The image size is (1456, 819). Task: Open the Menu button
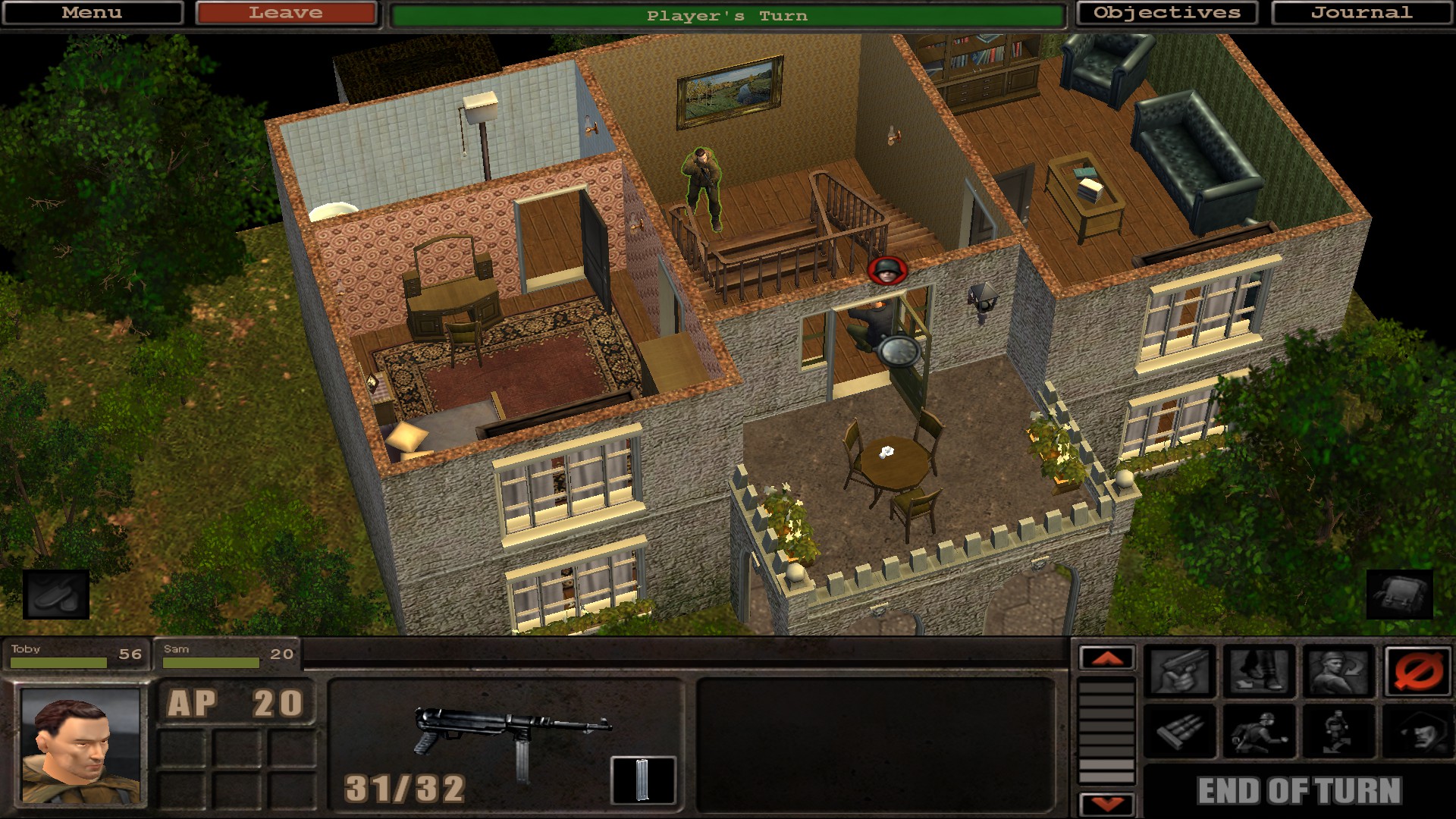[x=92, y=13]
